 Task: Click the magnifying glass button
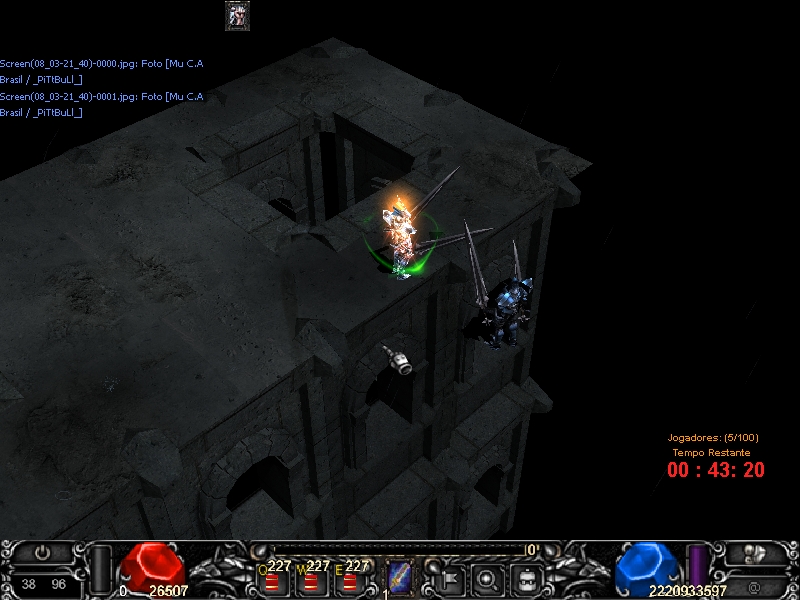click(x=487, y=578)
